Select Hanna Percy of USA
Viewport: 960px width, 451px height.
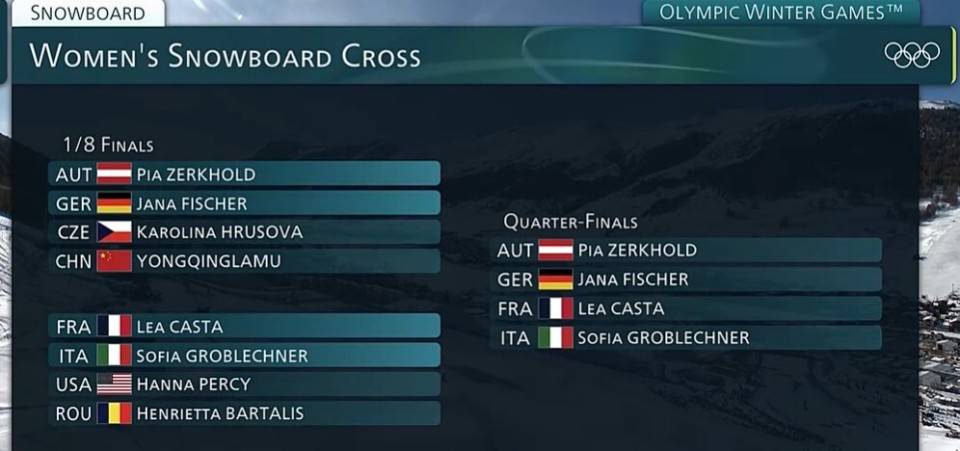pos(244,384)
